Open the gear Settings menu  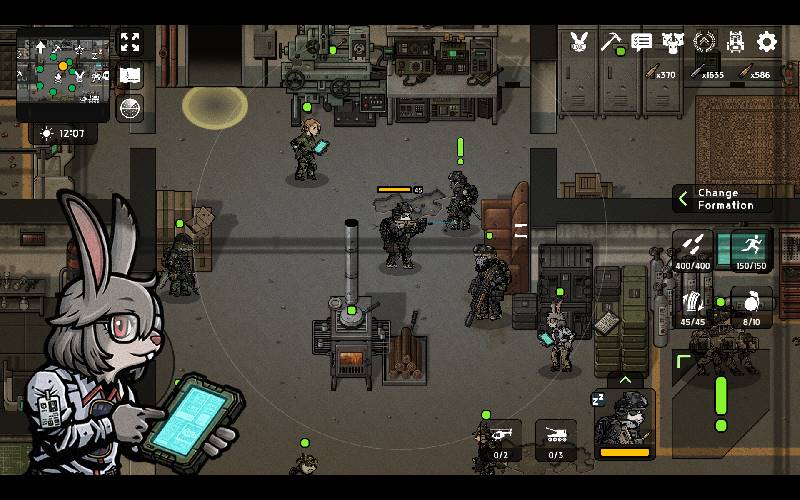767,42
